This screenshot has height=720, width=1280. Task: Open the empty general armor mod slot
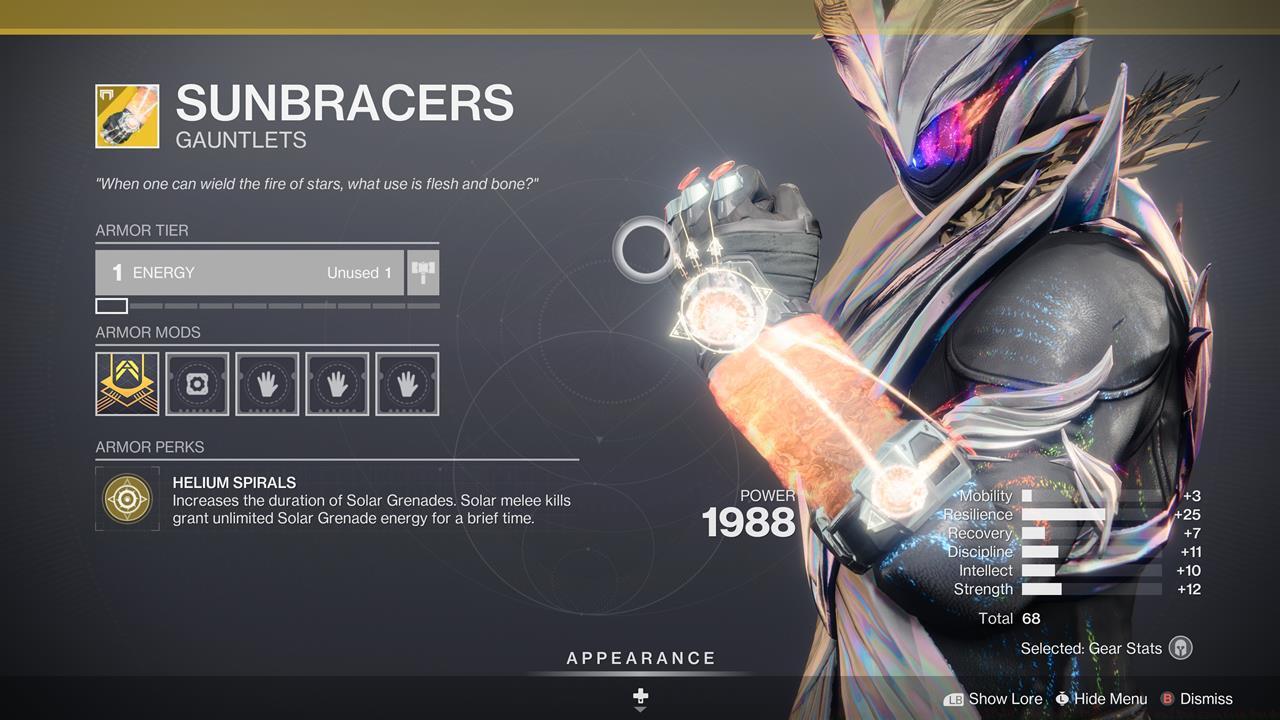point(197,382)
